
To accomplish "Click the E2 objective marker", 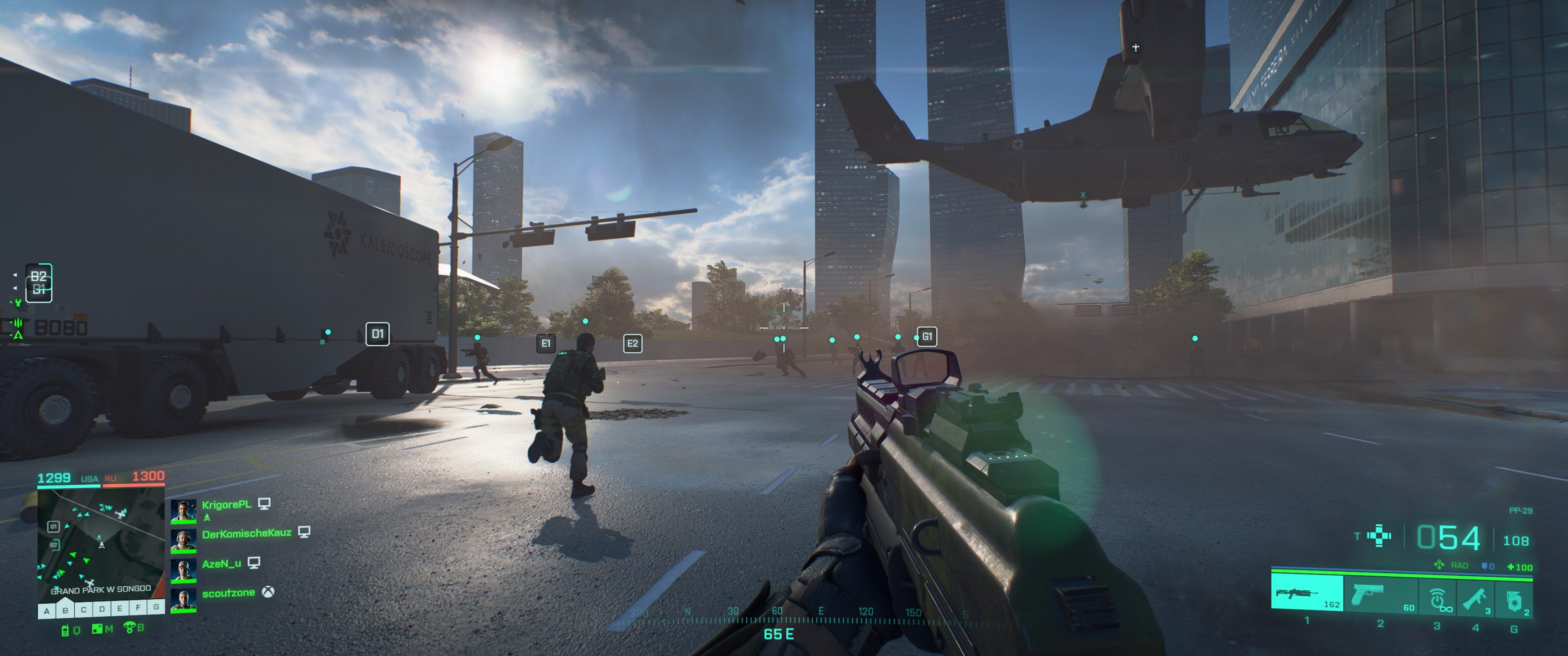I will [632, 343].
